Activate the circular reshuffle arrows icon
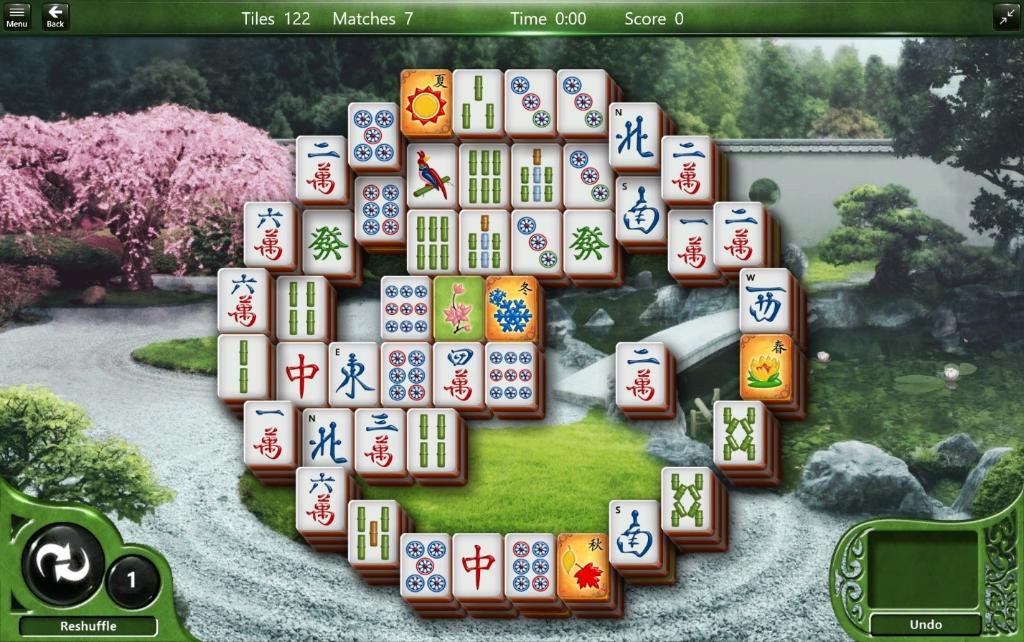The height and width of the screenshot is (642, 1024). 61,565
